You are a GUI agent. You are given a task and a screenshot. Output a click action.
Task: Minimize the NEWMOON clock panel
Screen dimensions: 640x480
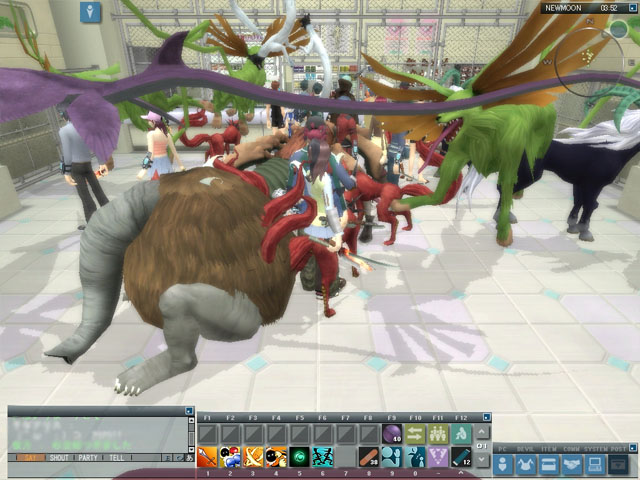[633, 7]
